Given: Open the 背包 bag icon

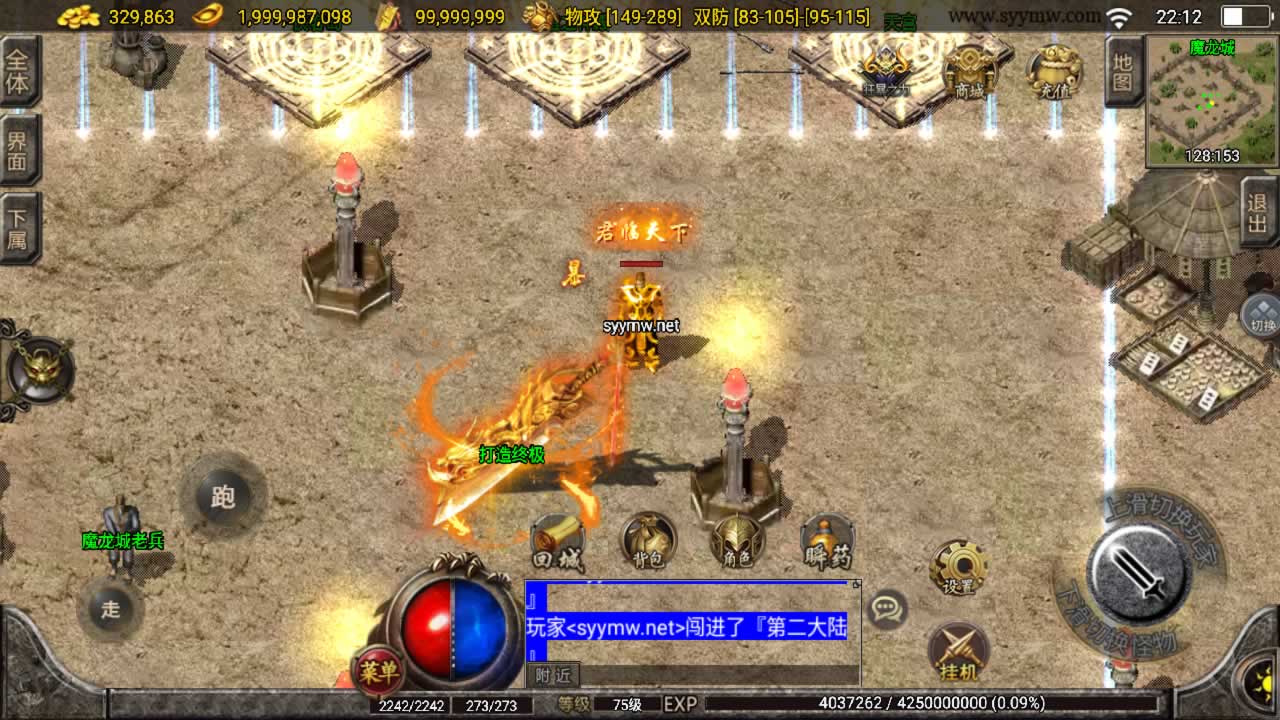Looking at the screenshot, I should click(648, 542).
